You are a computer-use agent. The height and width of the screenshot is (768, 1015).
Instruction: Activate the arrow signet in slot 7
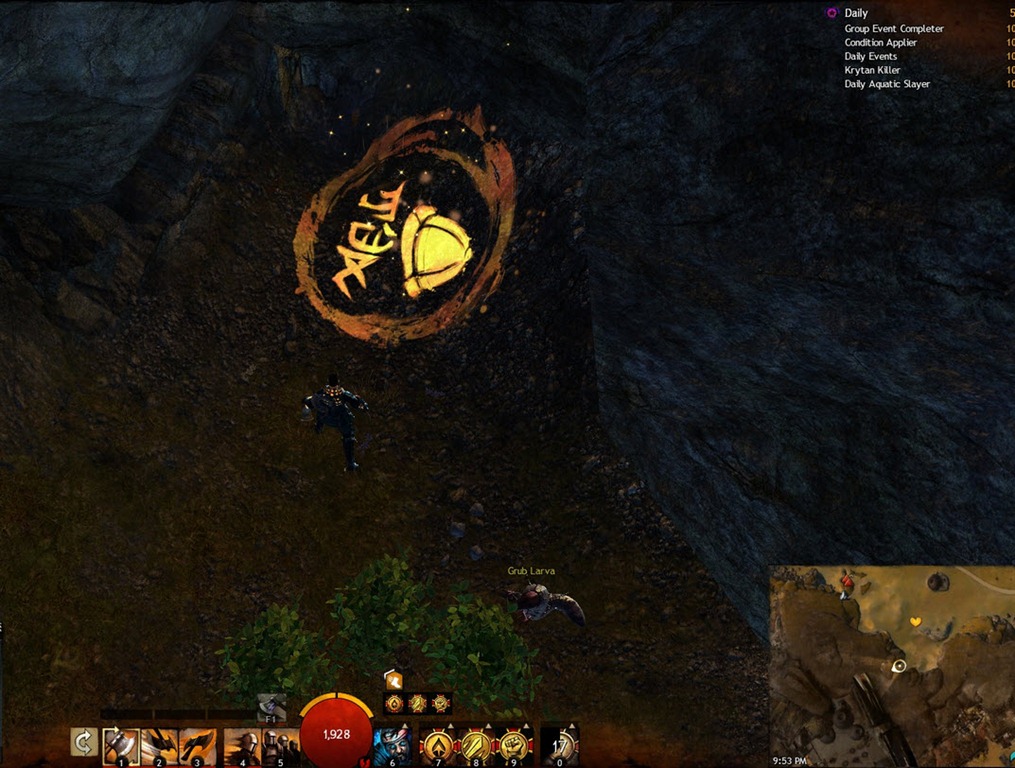(437, 745)
